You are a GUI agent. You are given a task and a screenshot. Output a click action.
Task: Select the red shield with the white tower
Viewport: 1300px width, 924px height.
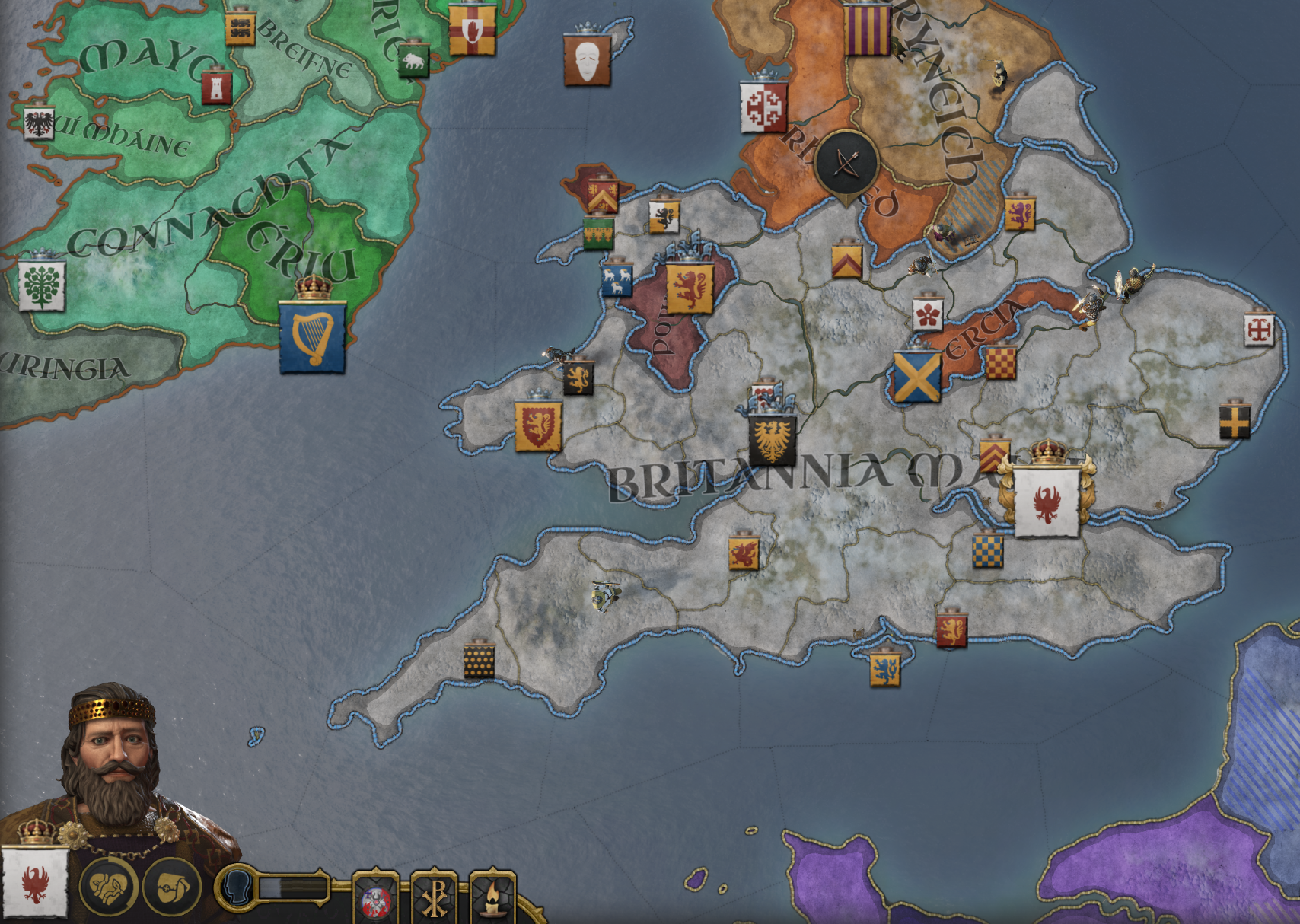pos(216,88)
